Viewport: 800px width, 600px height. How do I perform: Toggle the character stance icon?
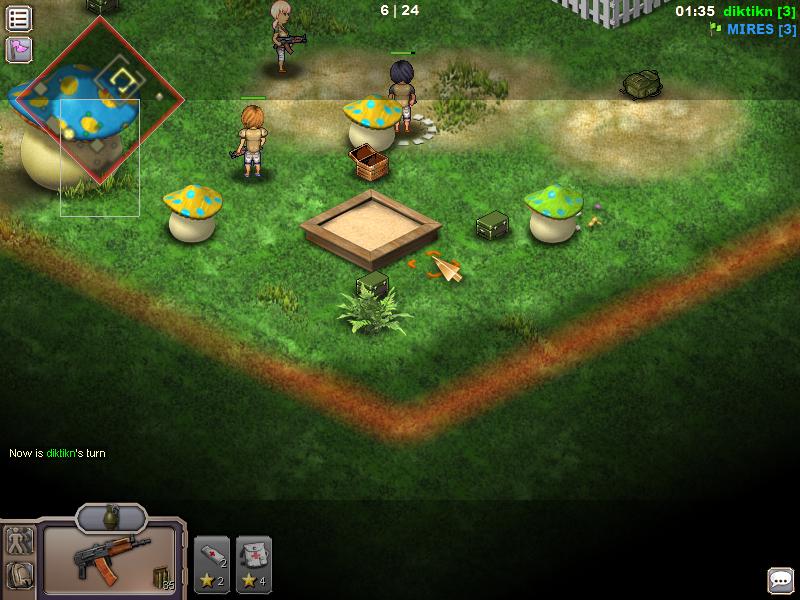tap(20, 541)
